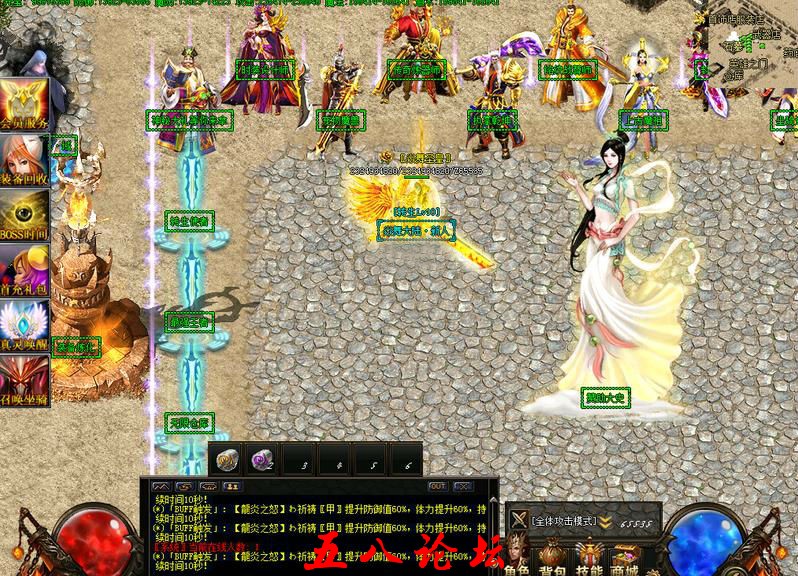The height and width of the screenshot is (576, 798).
Task: Toggle the 全体攻击模式 attack mode selector
Action: (x=563, y=521)
